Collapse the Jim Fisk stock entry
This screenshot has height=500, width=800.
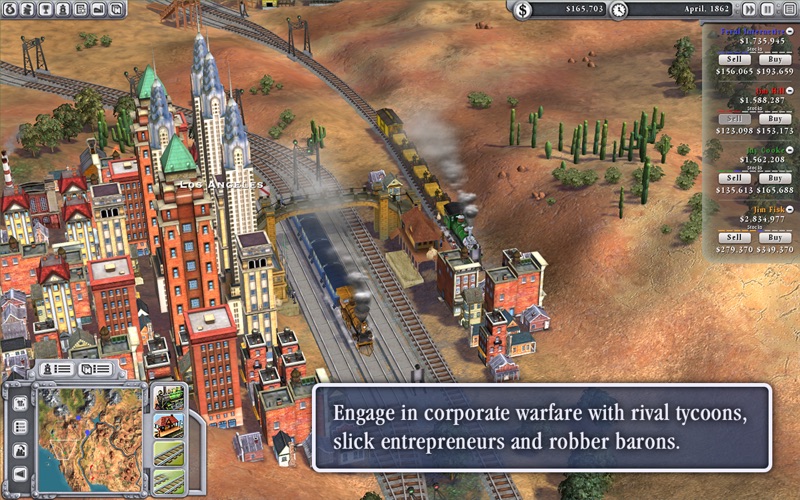coord(790,208)
